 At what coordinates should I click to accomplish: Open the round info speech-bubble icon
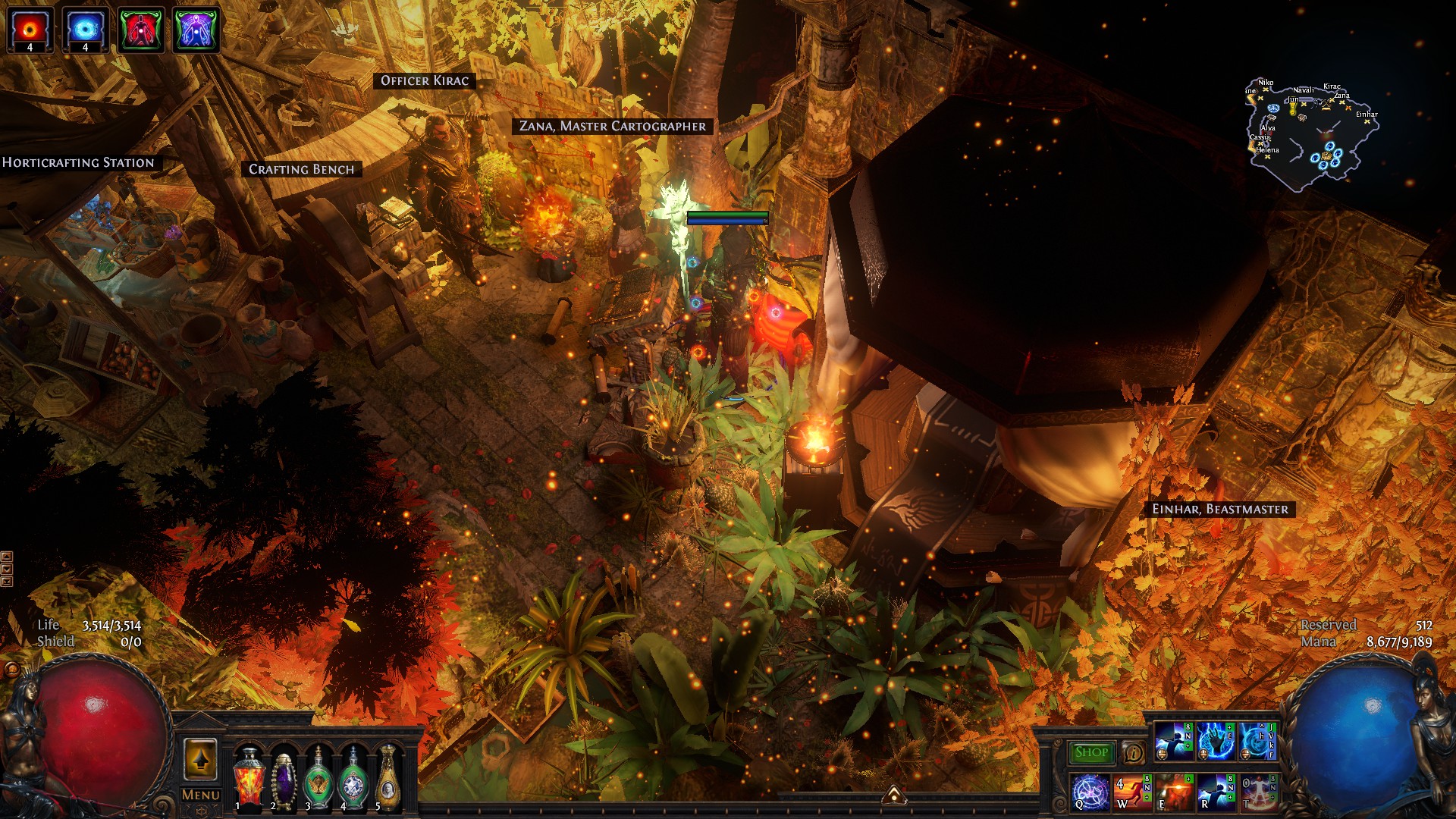[x=1133, y=753]
